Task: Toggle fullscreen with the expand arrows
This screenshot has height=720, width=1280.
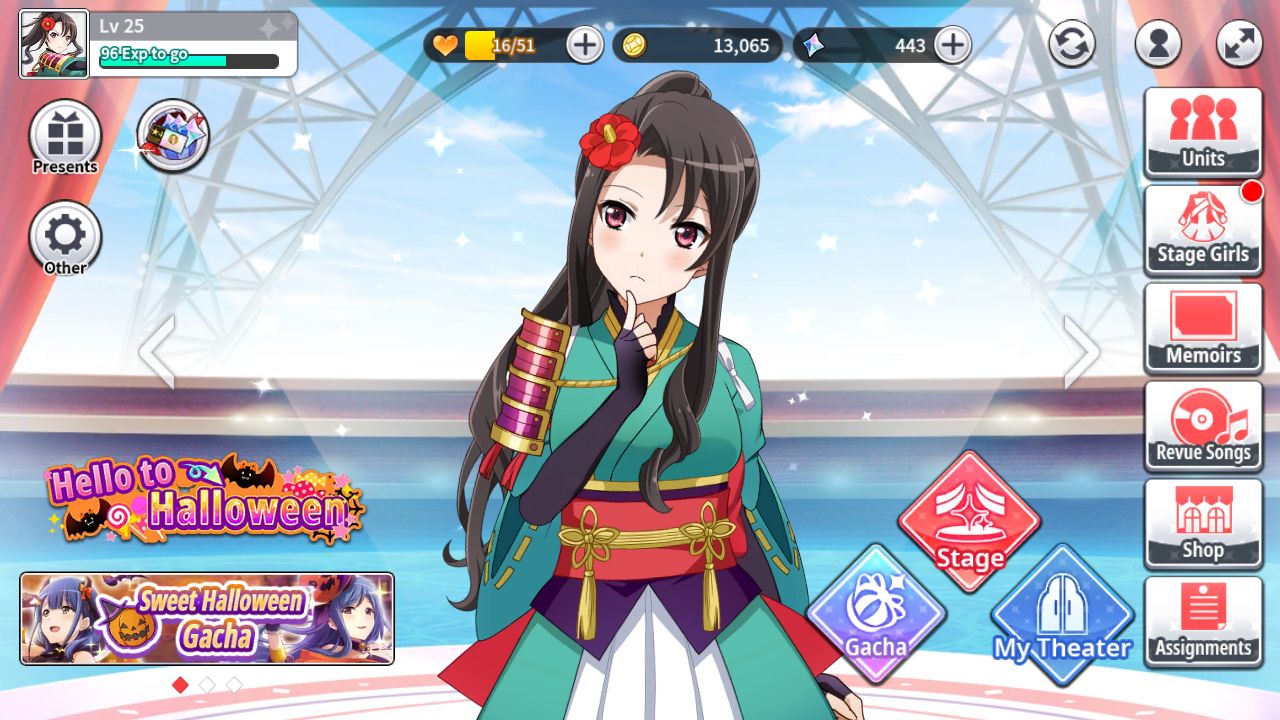Action: point(1239,44)
